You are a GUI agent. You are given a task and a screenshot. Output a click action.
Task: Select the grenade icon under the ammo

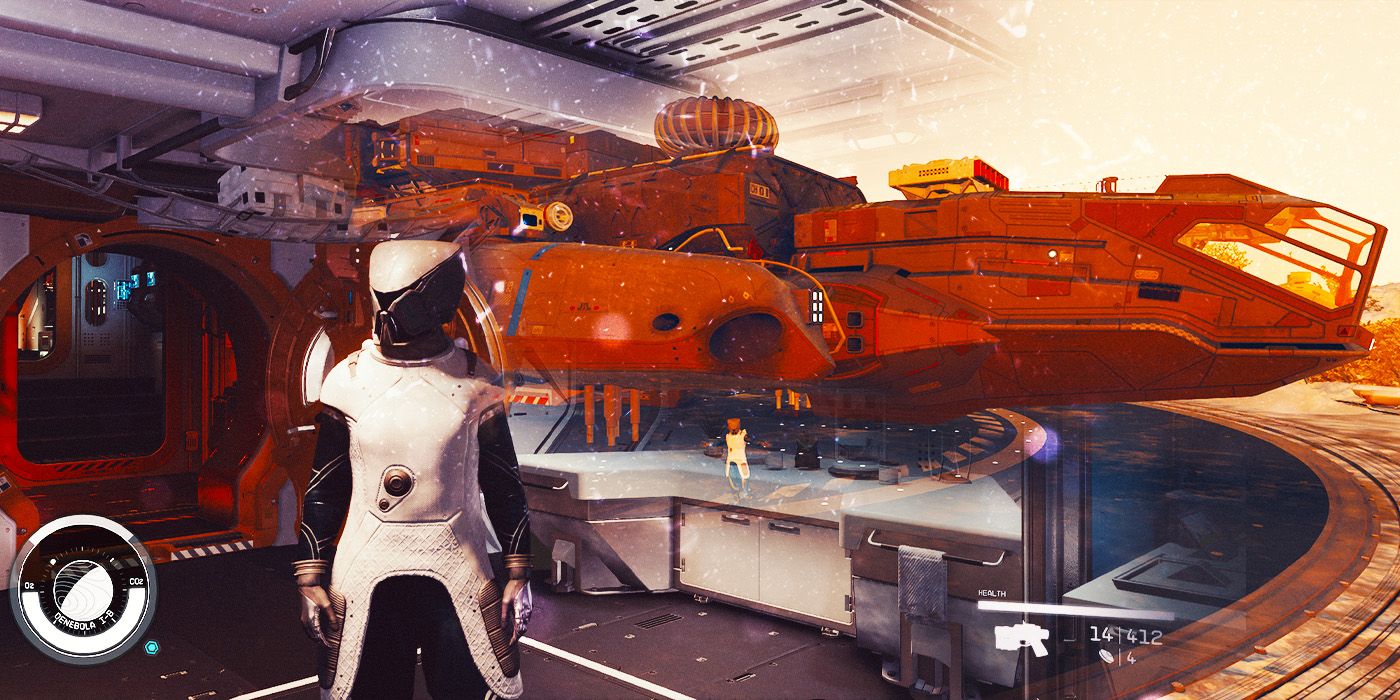pos(1104,657)
